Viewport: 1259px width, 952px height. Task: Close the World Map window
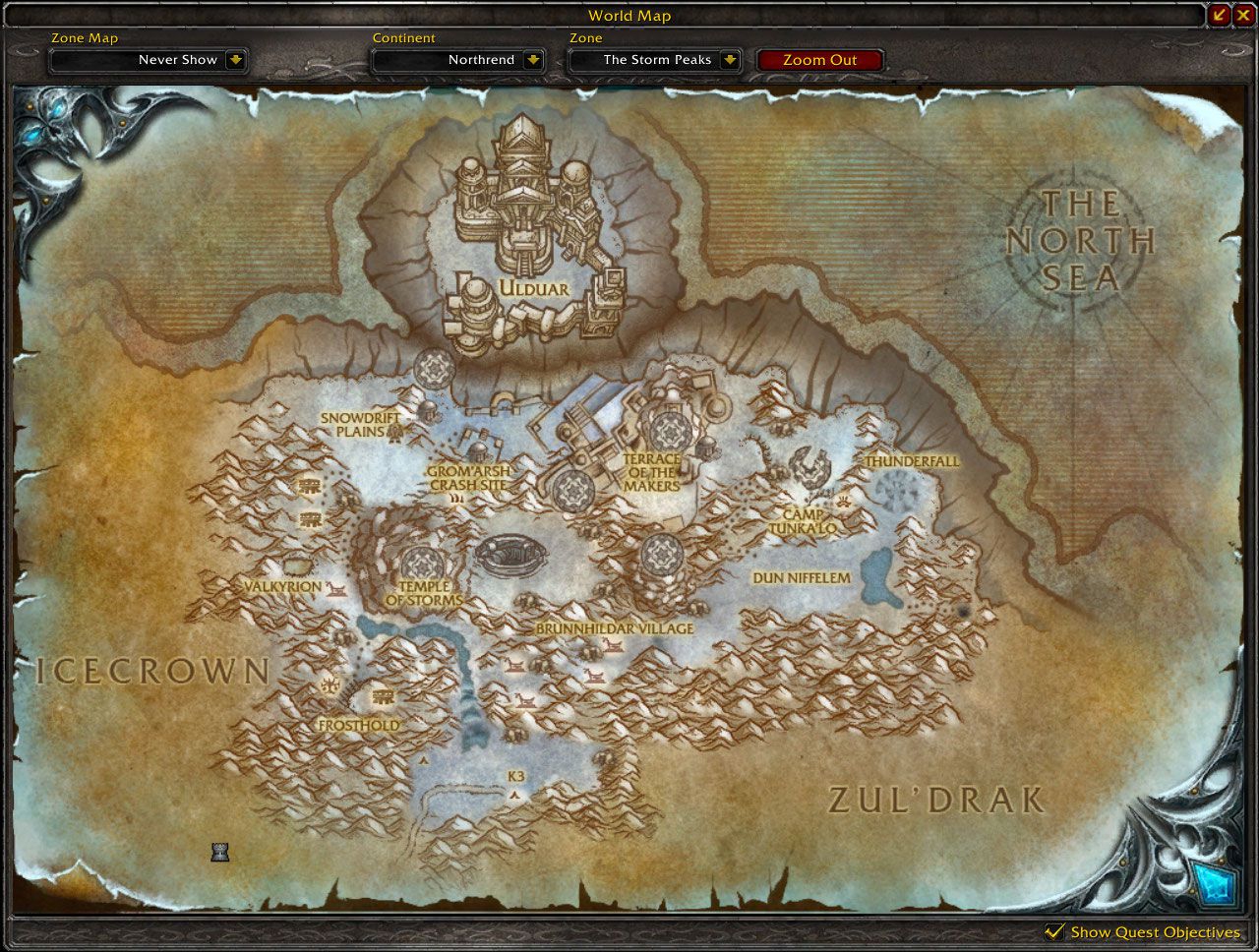[x=1243, y=15]
